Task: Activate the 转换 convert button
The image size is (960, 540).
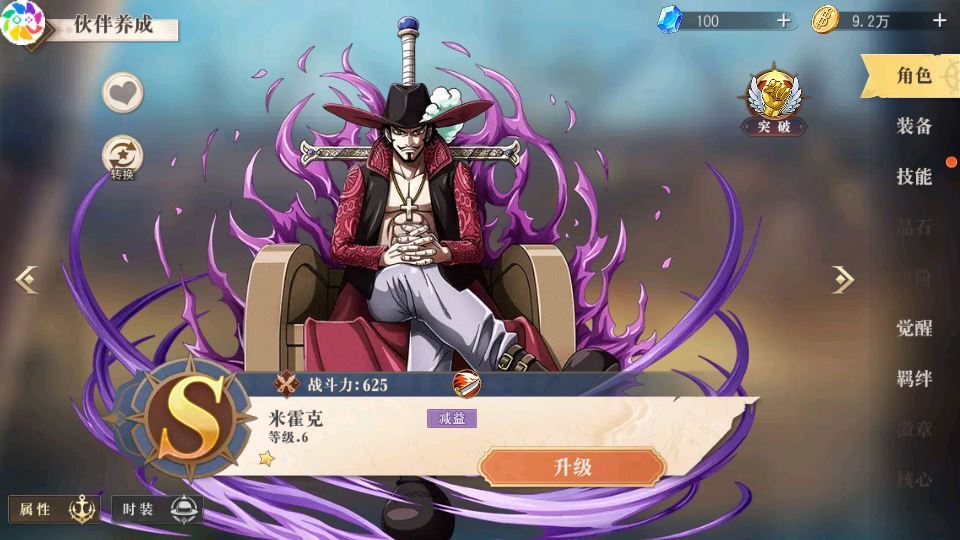Action: (x=123, y=158)
